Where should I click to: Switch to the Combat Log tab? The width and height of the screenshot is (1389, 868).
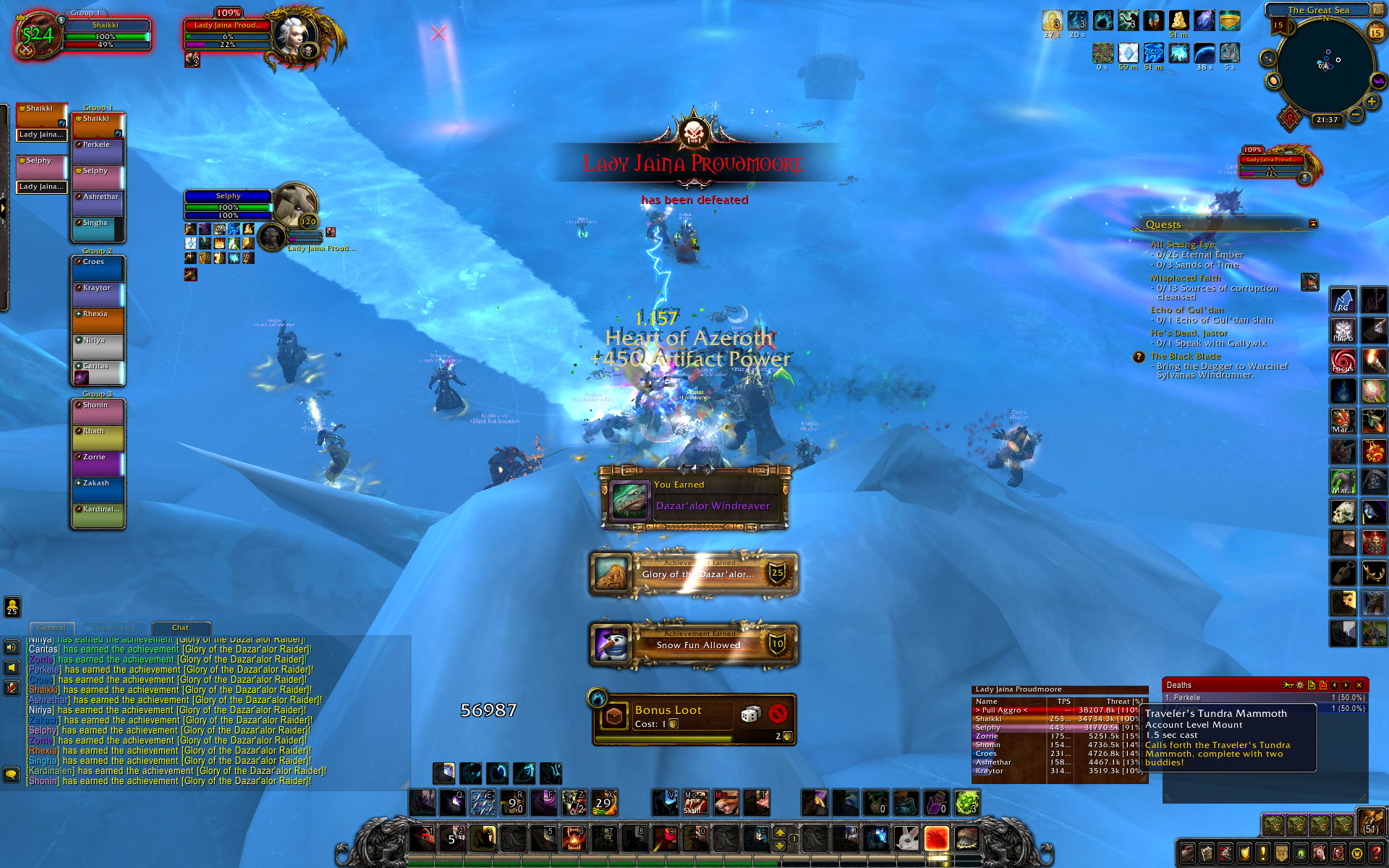(113, 628)
